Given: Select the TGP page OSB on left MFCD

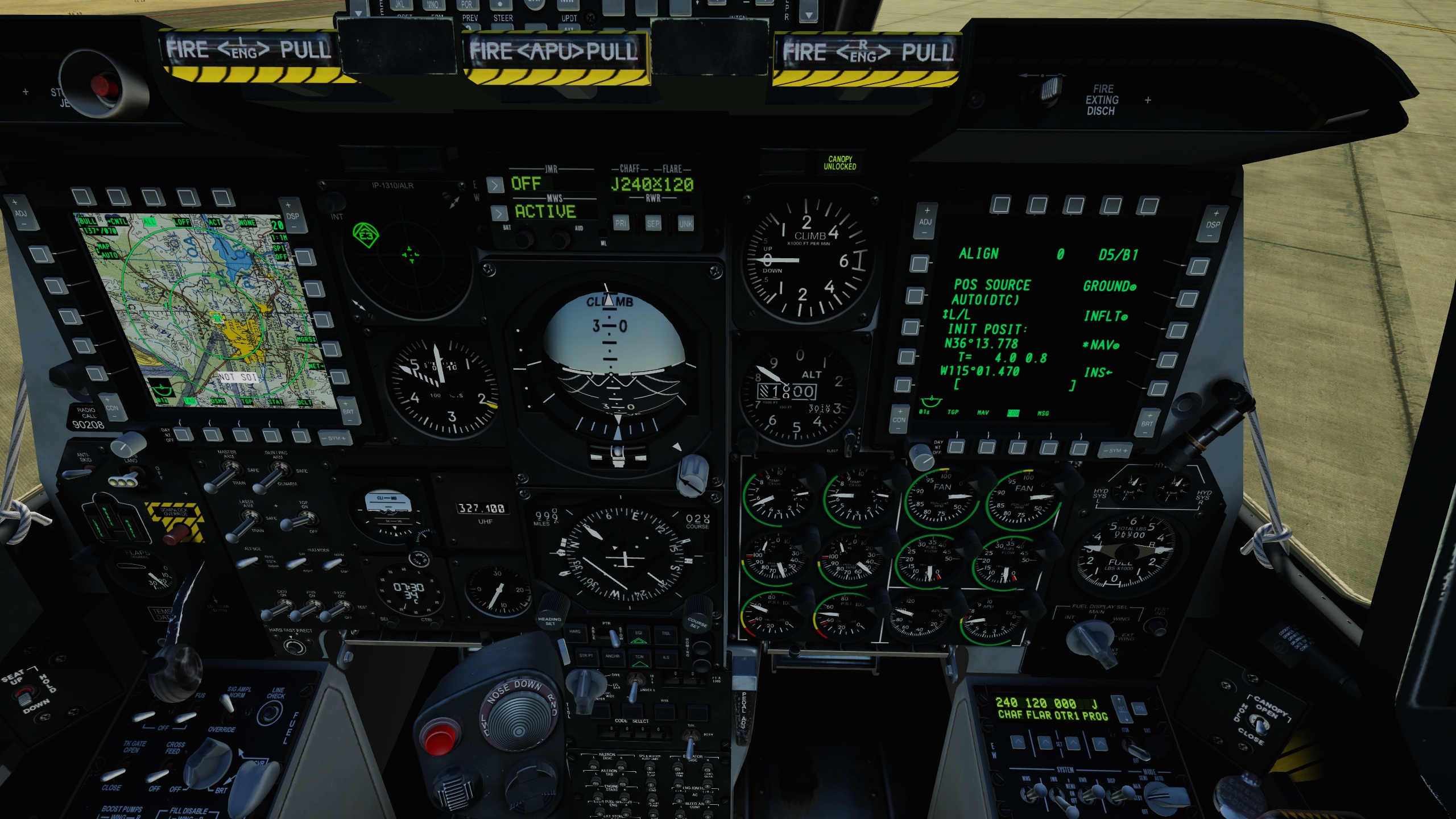Looking at the screenshot, I should pos(243,437).
